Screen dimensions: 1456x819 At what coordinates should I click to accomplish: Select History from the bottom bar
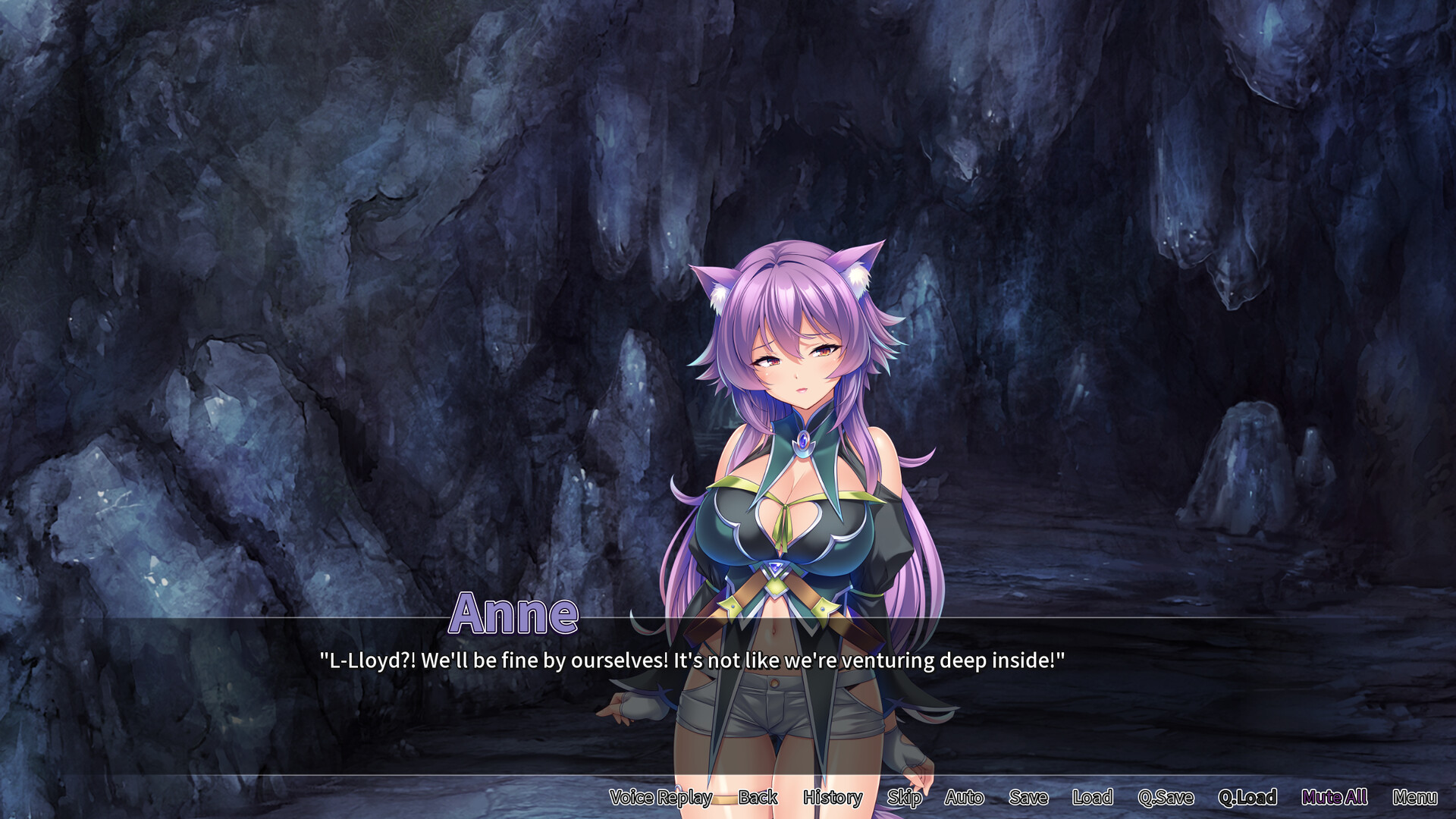[832, 798]
